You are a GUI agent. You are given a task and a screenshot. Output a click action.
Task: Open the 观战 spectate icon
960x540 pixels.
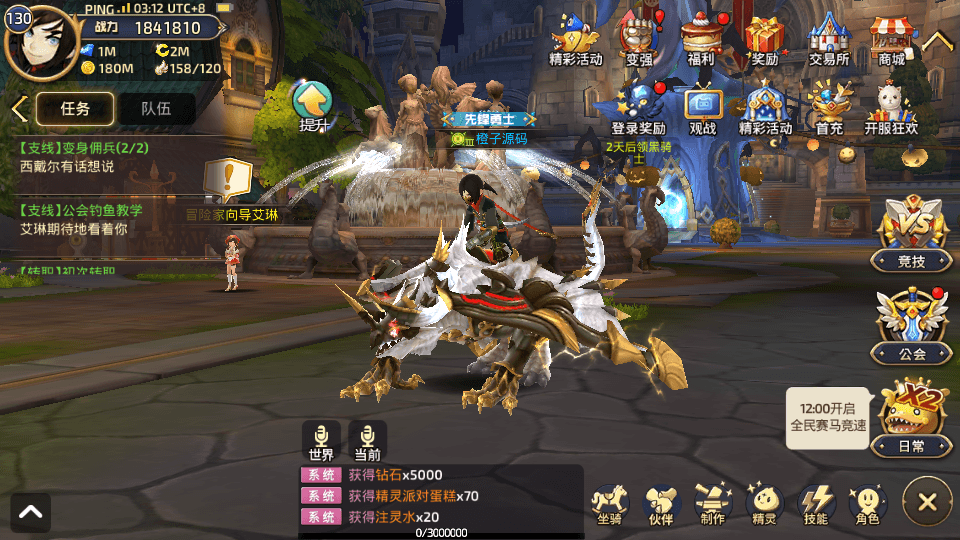703,110
